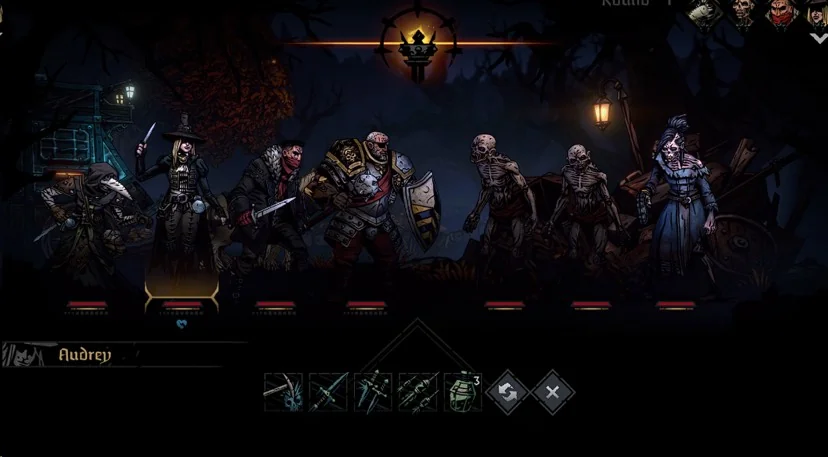Pass the turn with the X button
828x457 pixels.
(x=553, y=392)
